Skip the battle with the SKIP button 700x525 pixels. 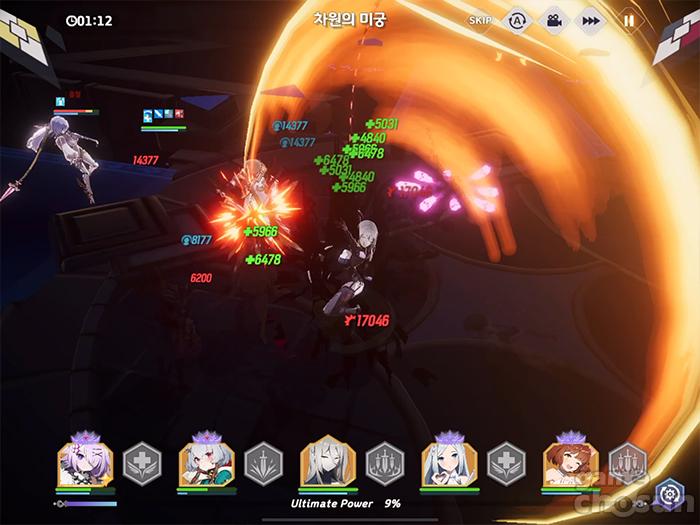pyautogui.click(x=480, y=20)
